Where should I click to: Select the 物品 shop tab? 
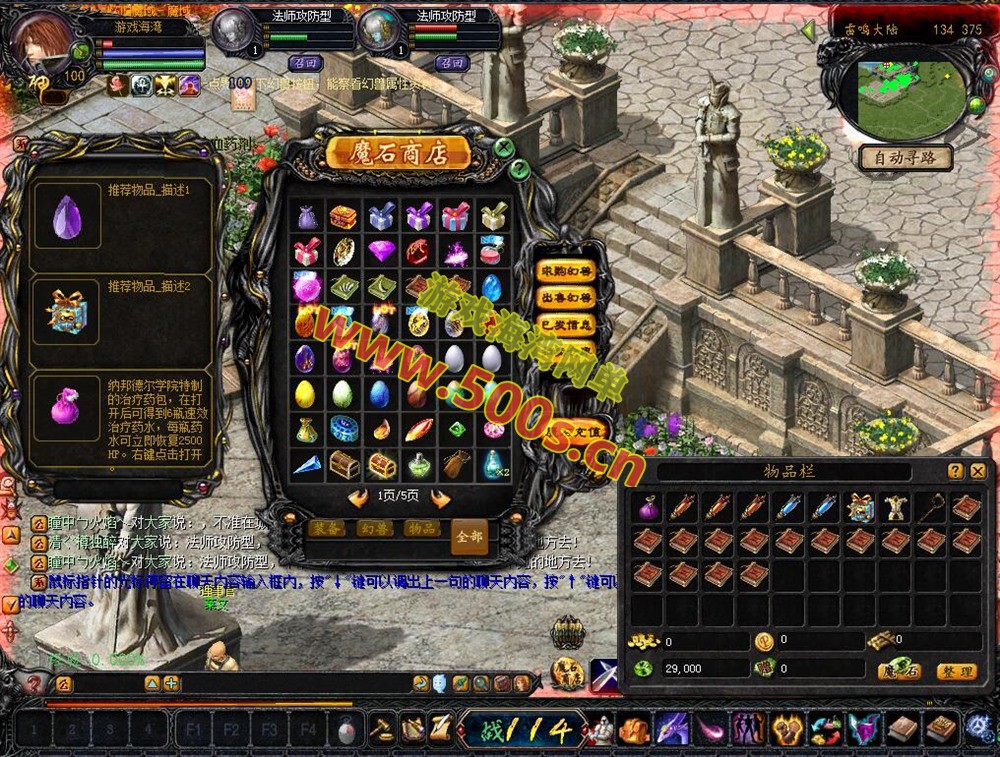click(422, 528)
